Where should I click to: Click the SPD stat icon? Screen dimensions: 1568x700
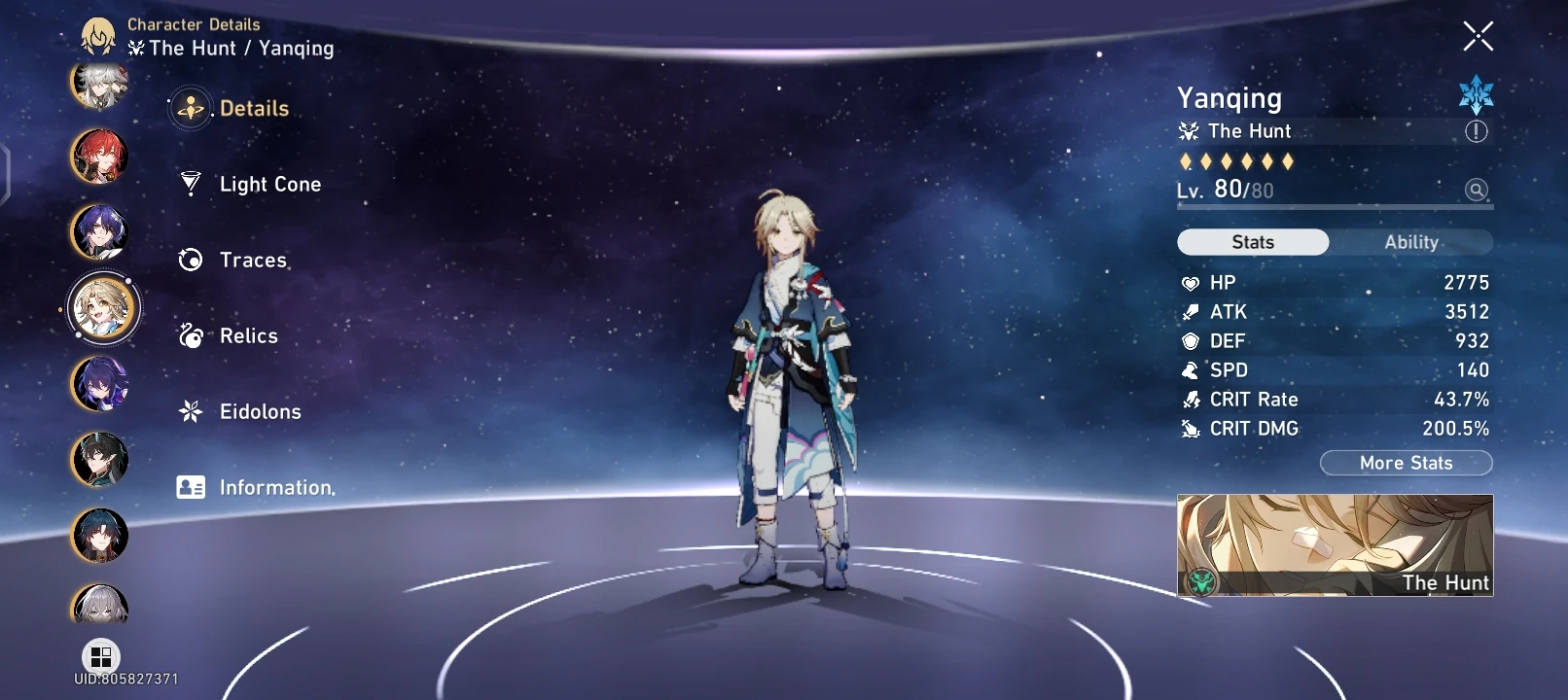1189,369
